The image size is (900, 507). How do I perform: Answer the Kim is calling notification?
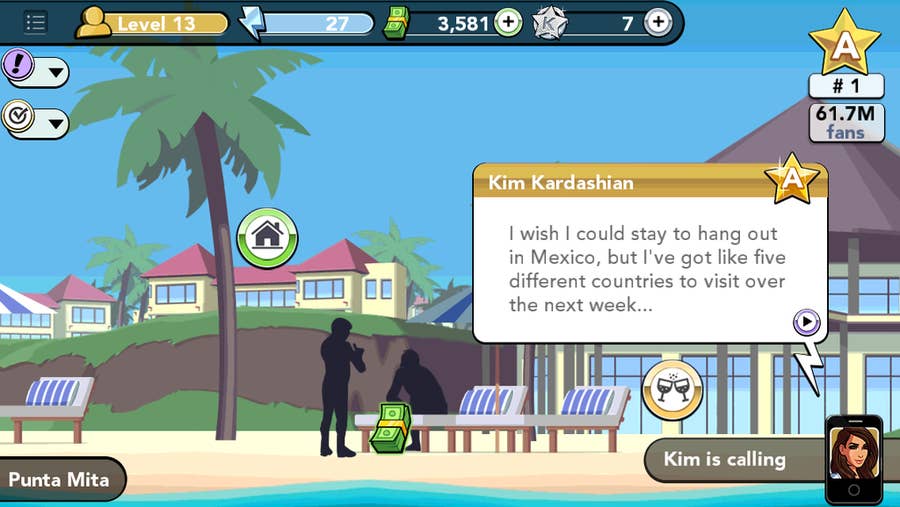[728, 460]
